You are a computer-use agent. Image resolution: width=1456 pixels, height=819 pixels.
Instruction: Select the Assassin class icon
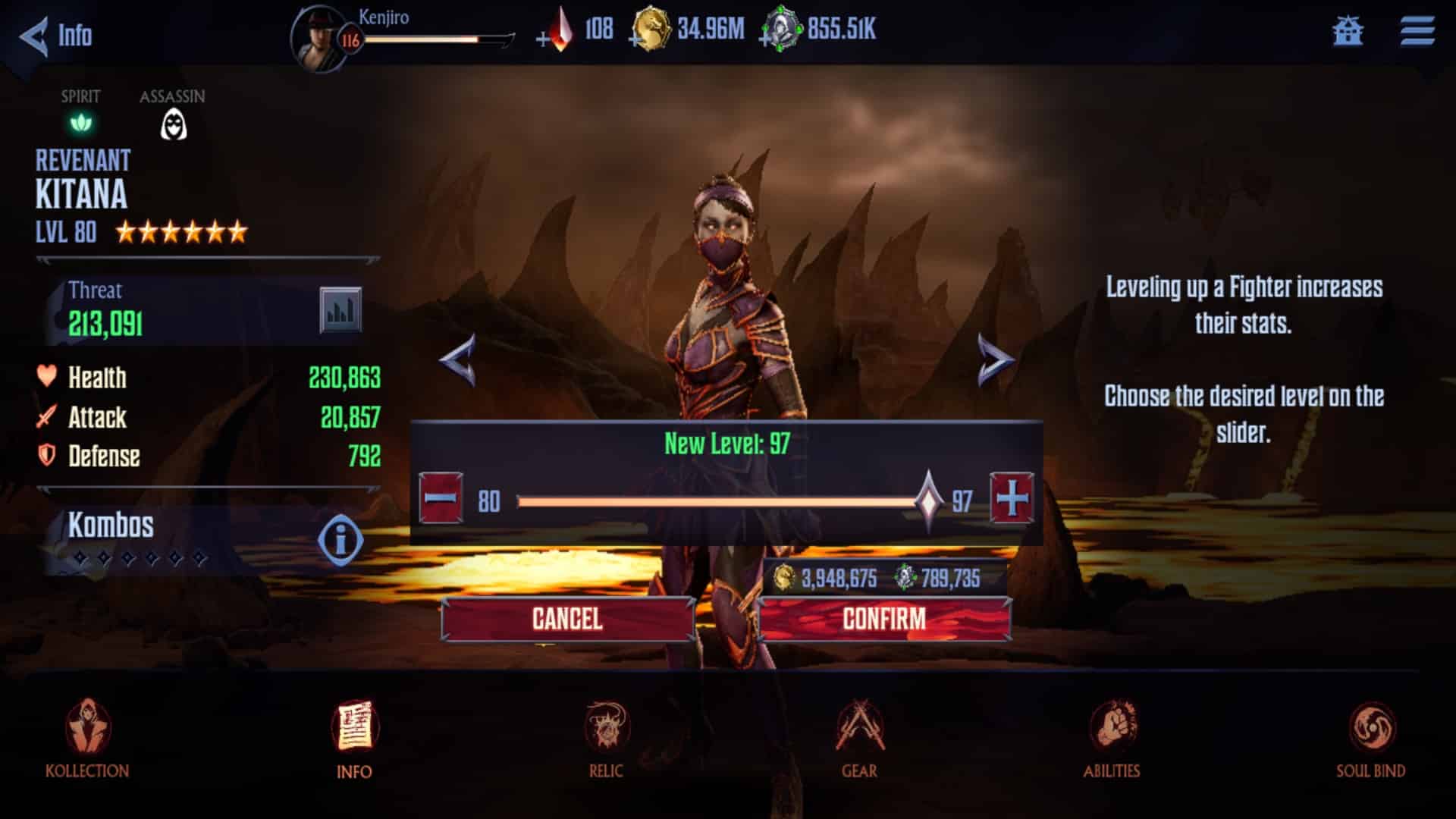pyautogui.click(x=173, y=125)
